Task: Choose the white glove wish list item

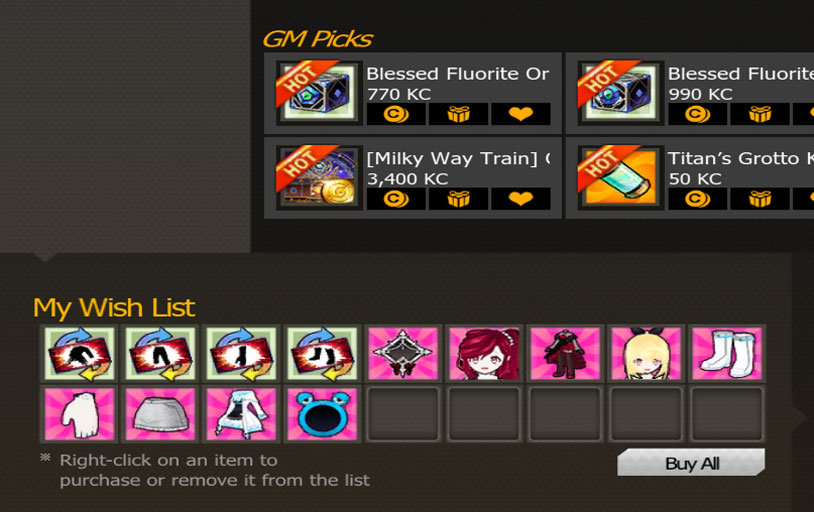Action: click(x=78, y=414)
